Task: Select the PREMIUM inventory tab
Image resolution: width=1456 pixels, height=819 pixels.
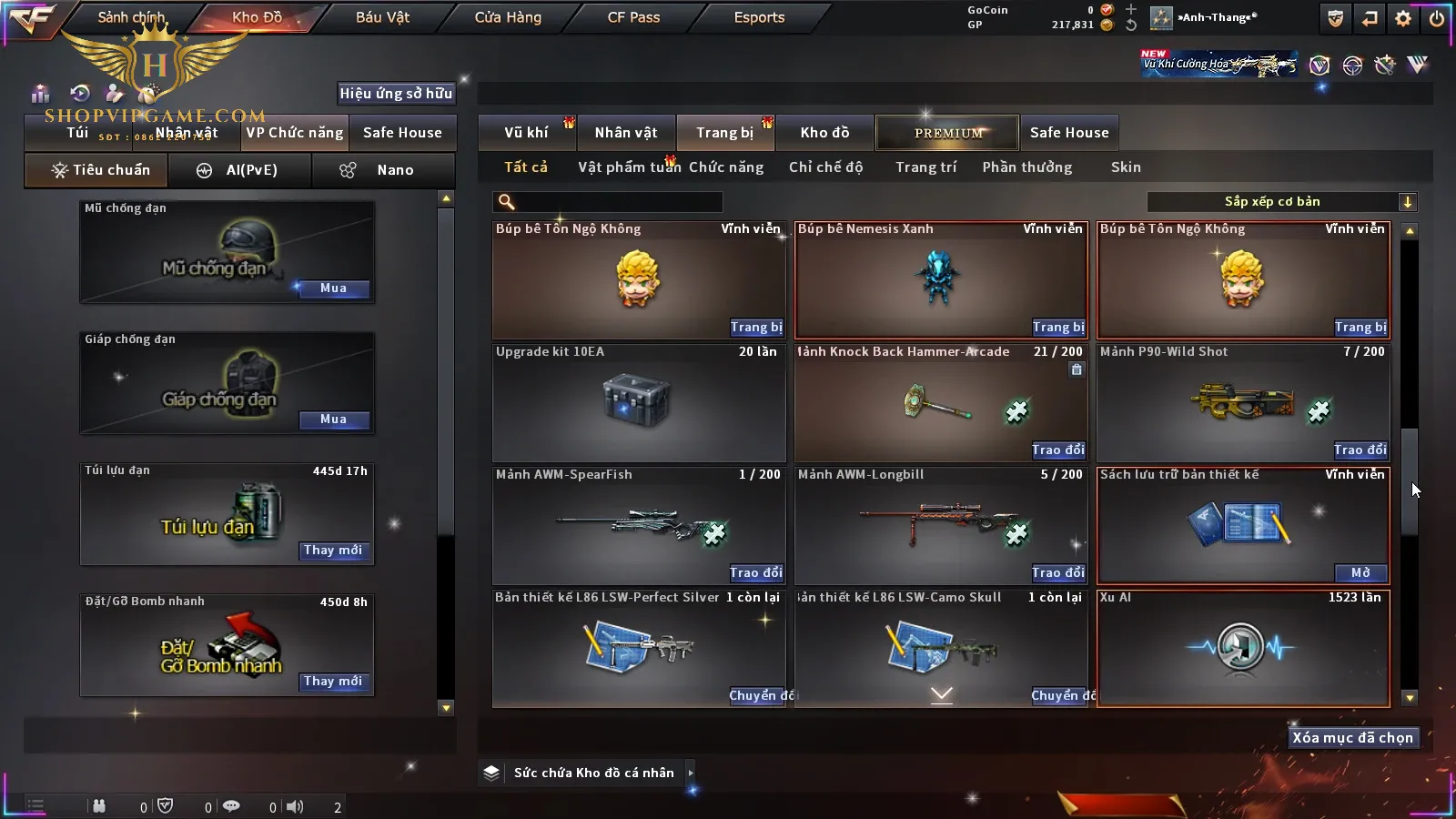Action: [x=947, y=133]
